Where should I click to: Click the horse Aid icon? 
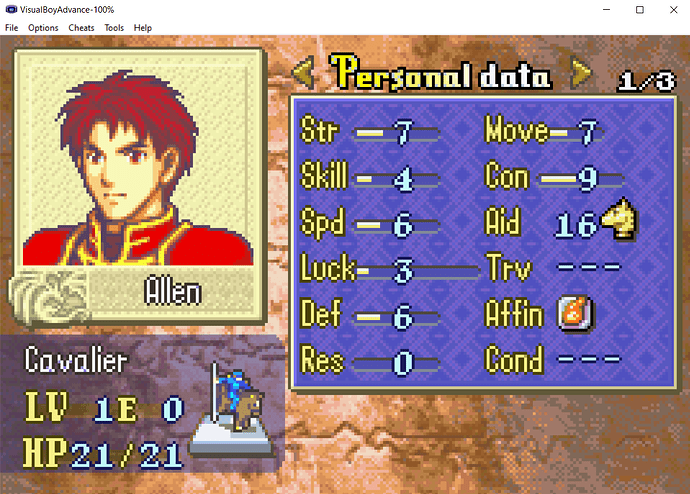coord(620,222)
